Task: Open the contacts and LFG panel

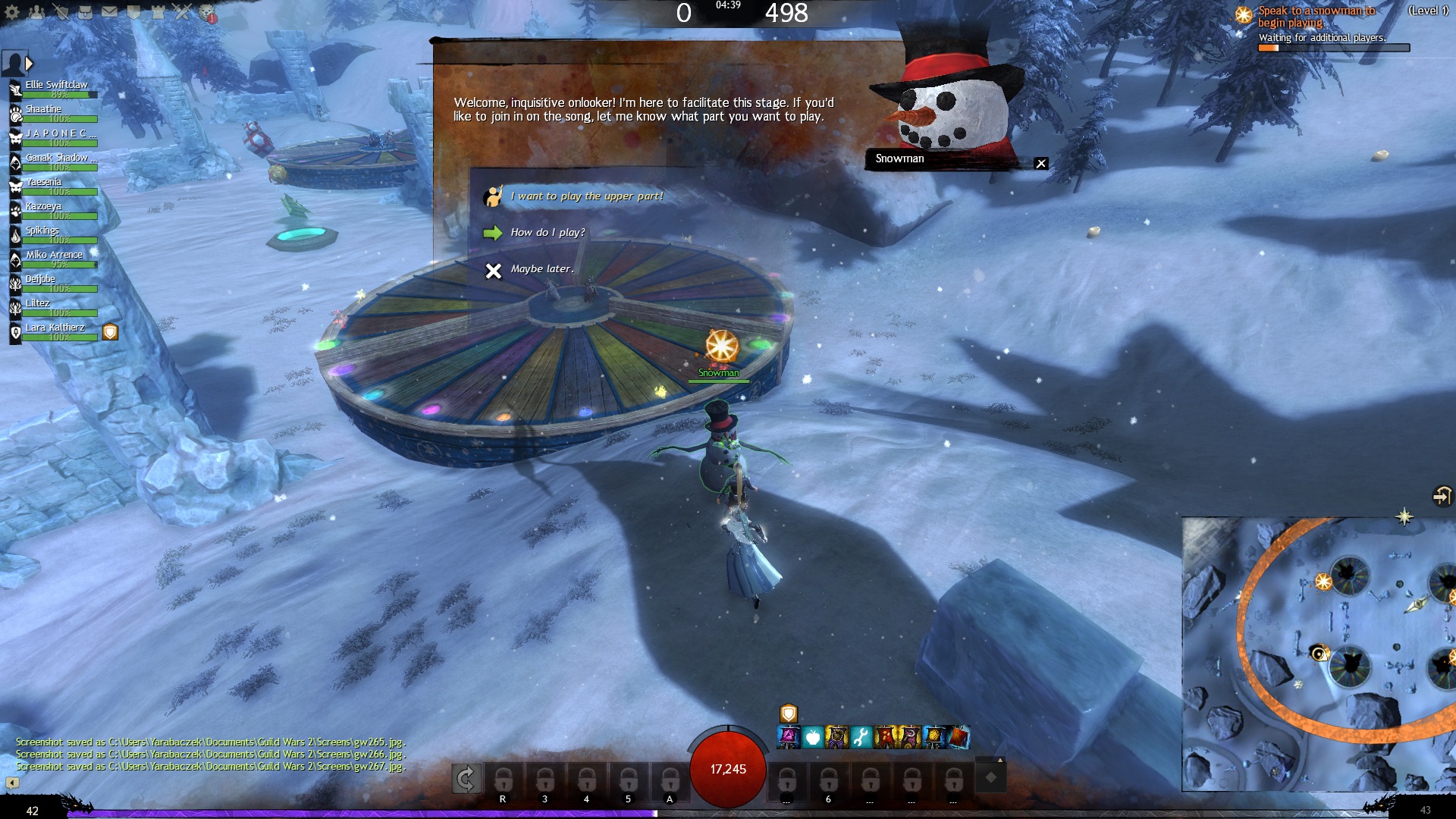Action: [x=36, y=12]
